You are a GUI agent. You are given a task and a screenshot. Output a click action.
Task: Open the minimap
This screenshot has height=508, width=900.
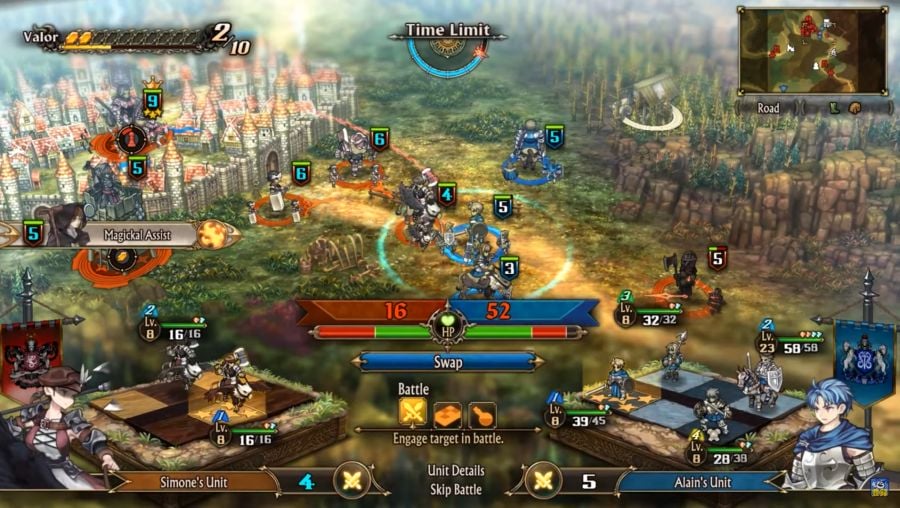(x=812, y=50)
